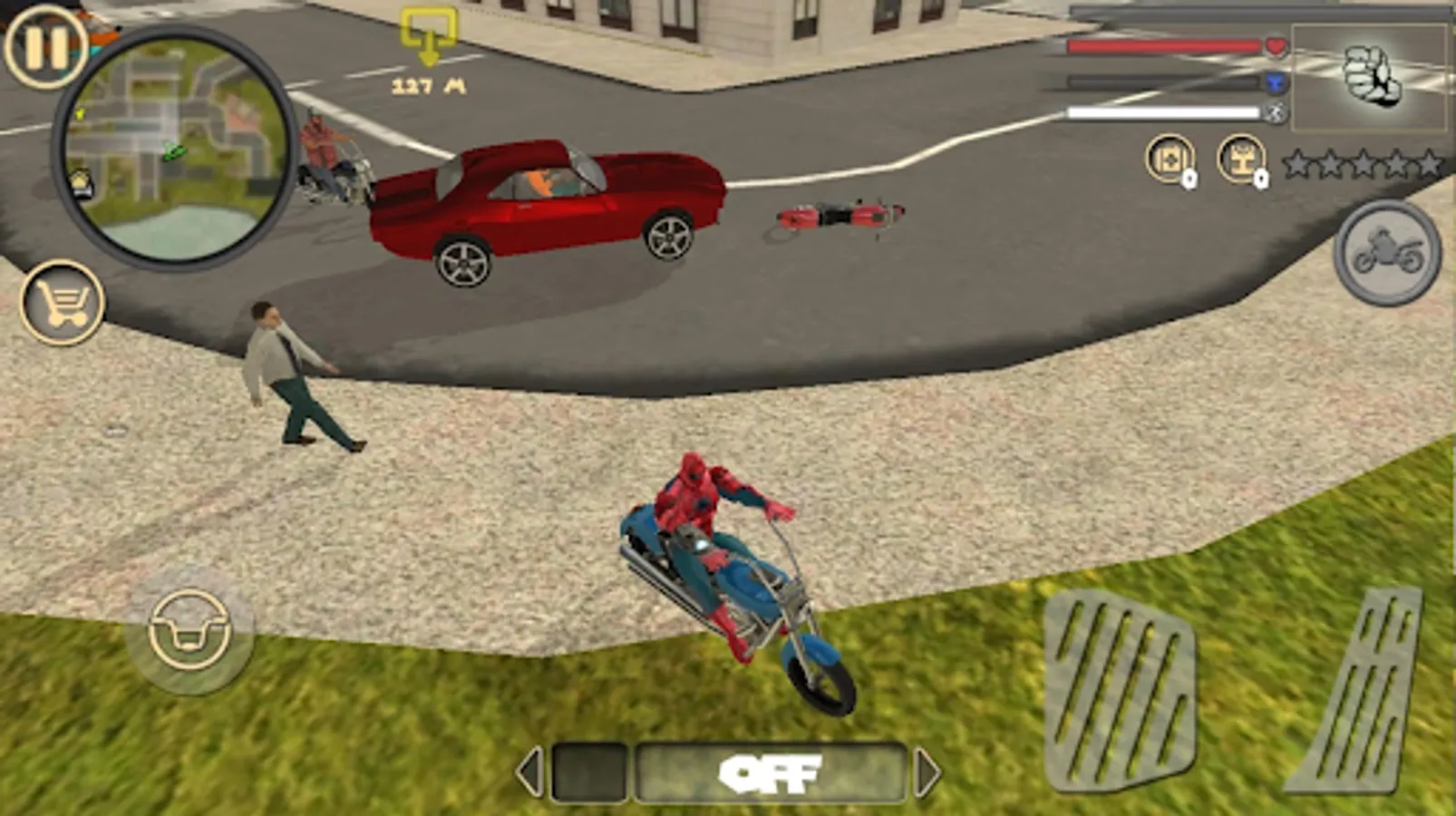Viewport: 1456px width, 816px height.
Task: Switch radio station with the right arrow
Action: coord(927,772)
